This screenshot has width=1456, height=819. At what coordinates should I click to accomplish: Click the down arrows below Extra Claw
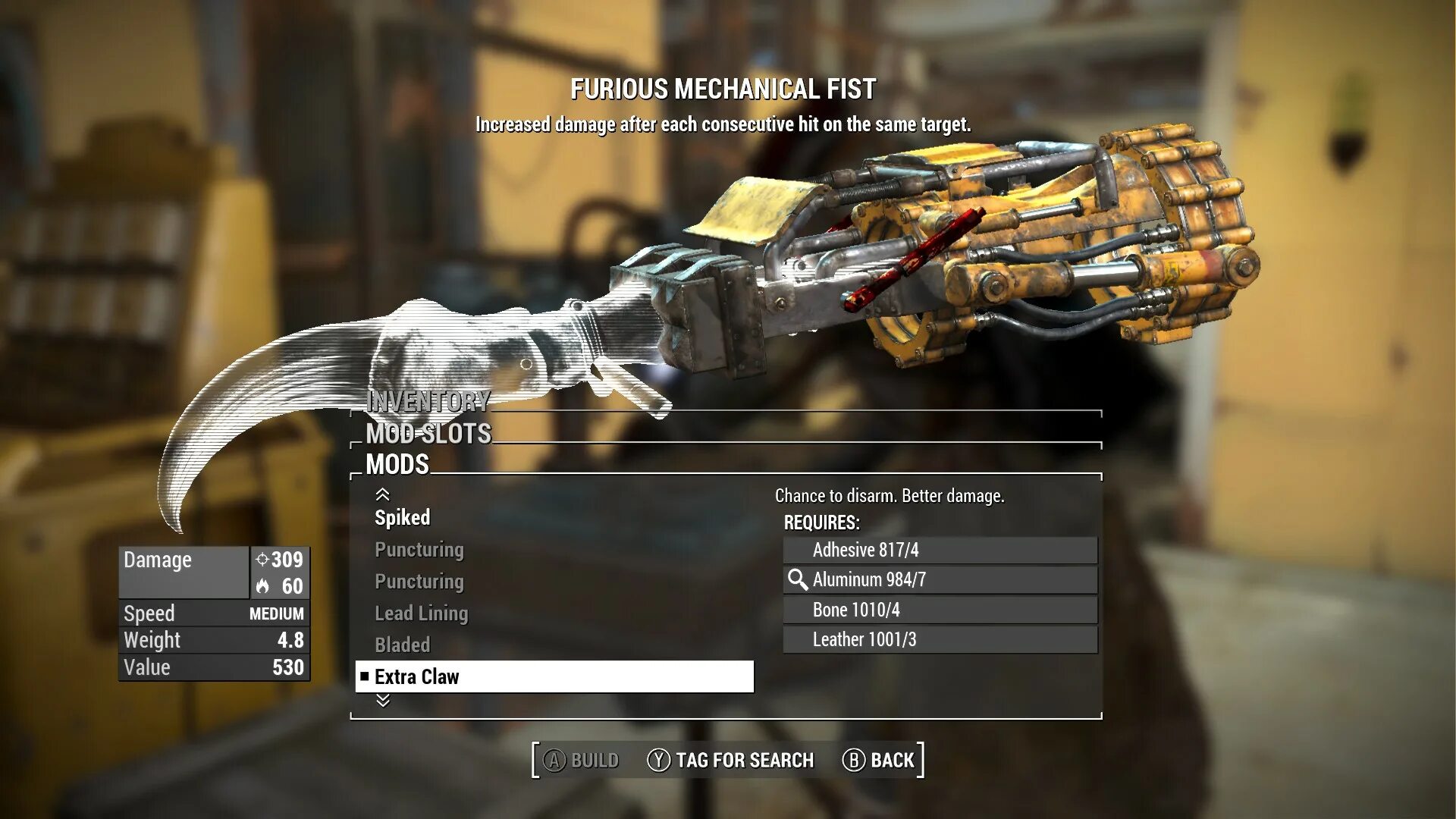click(383, 701)
